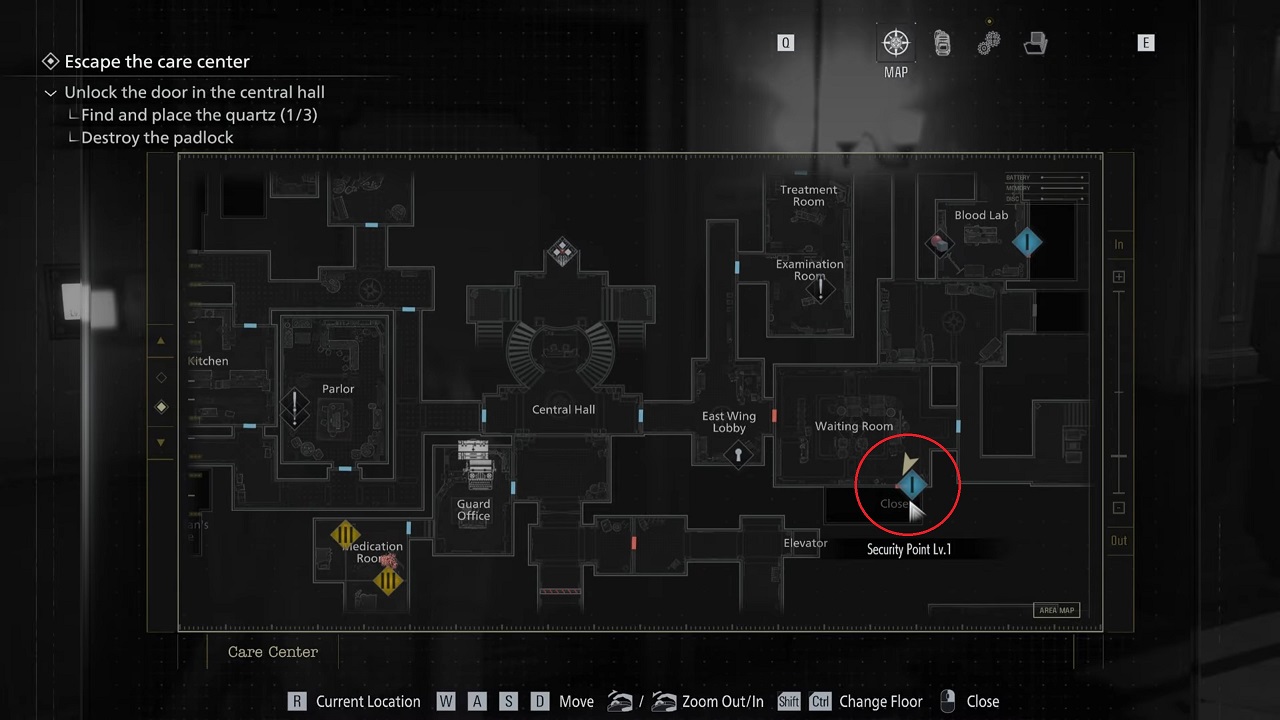1280x720 pixels.
Task: Click the In zoom button
Action: click(1118, 243)
